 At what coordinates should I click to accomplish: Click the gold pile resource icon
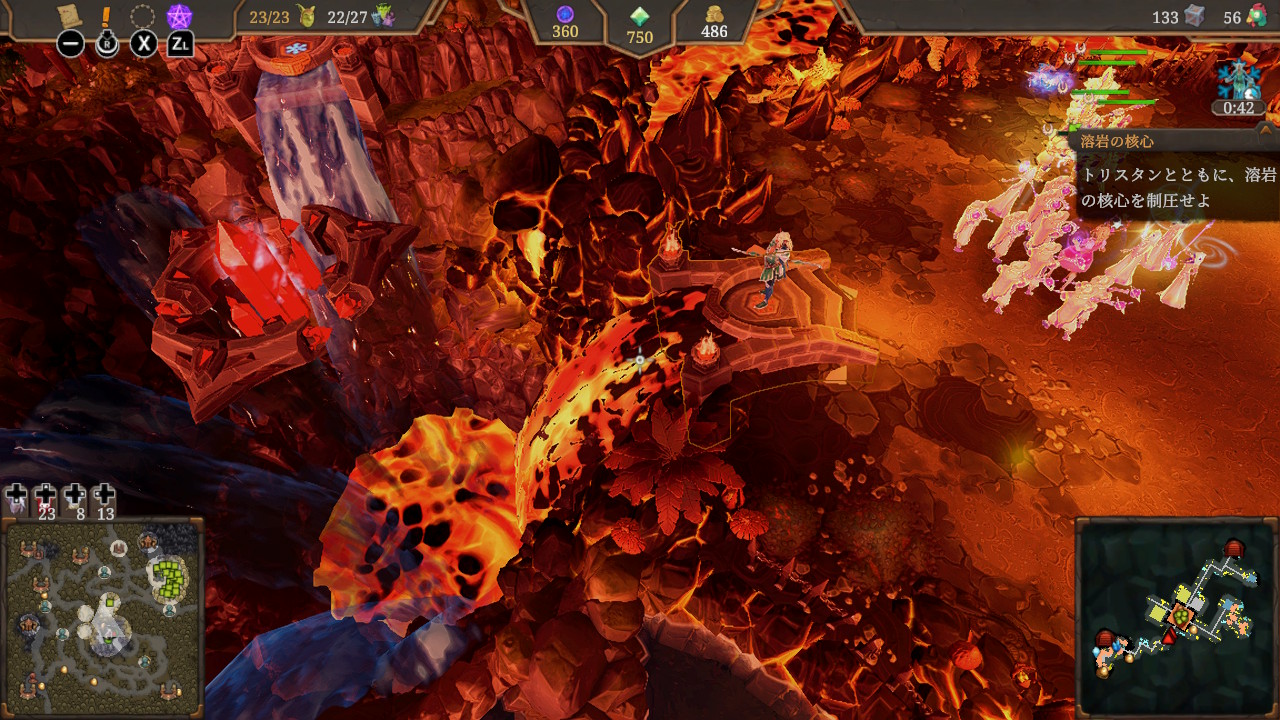click(714, 14)
